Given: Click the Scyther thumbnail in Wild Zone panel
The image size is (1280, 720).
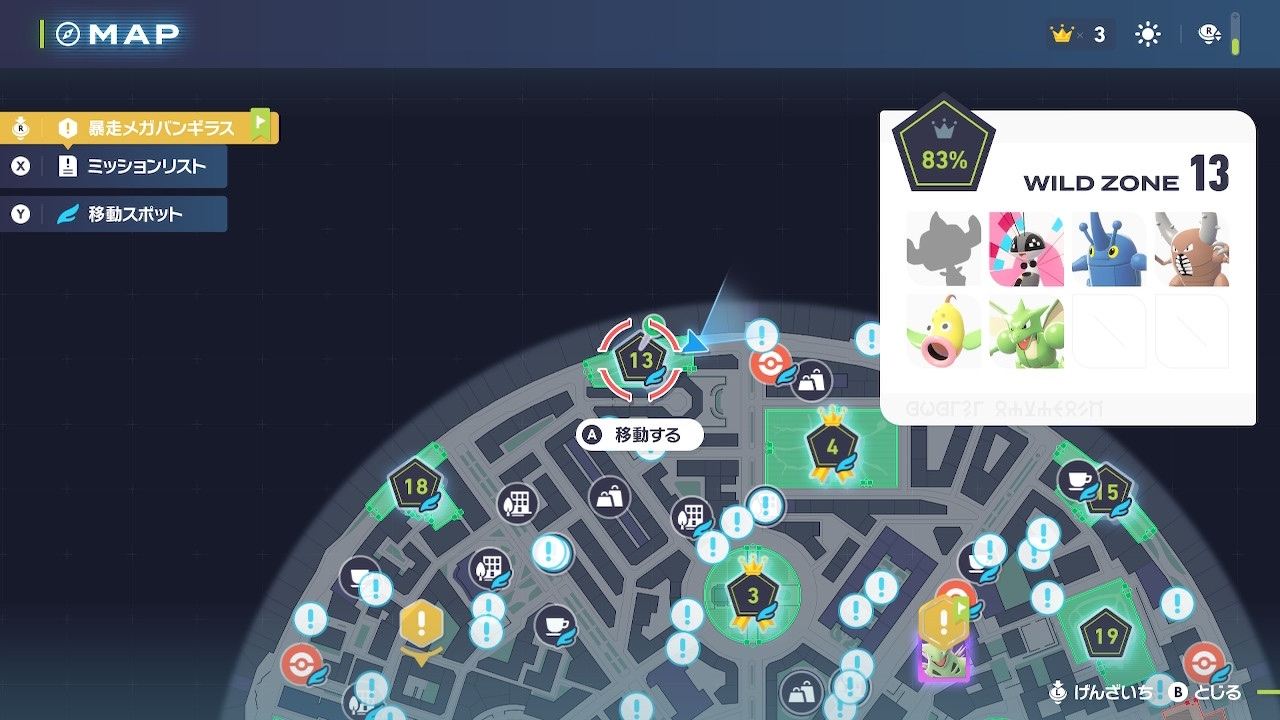Looking at the screenshot, I should tap(1025, 331).
